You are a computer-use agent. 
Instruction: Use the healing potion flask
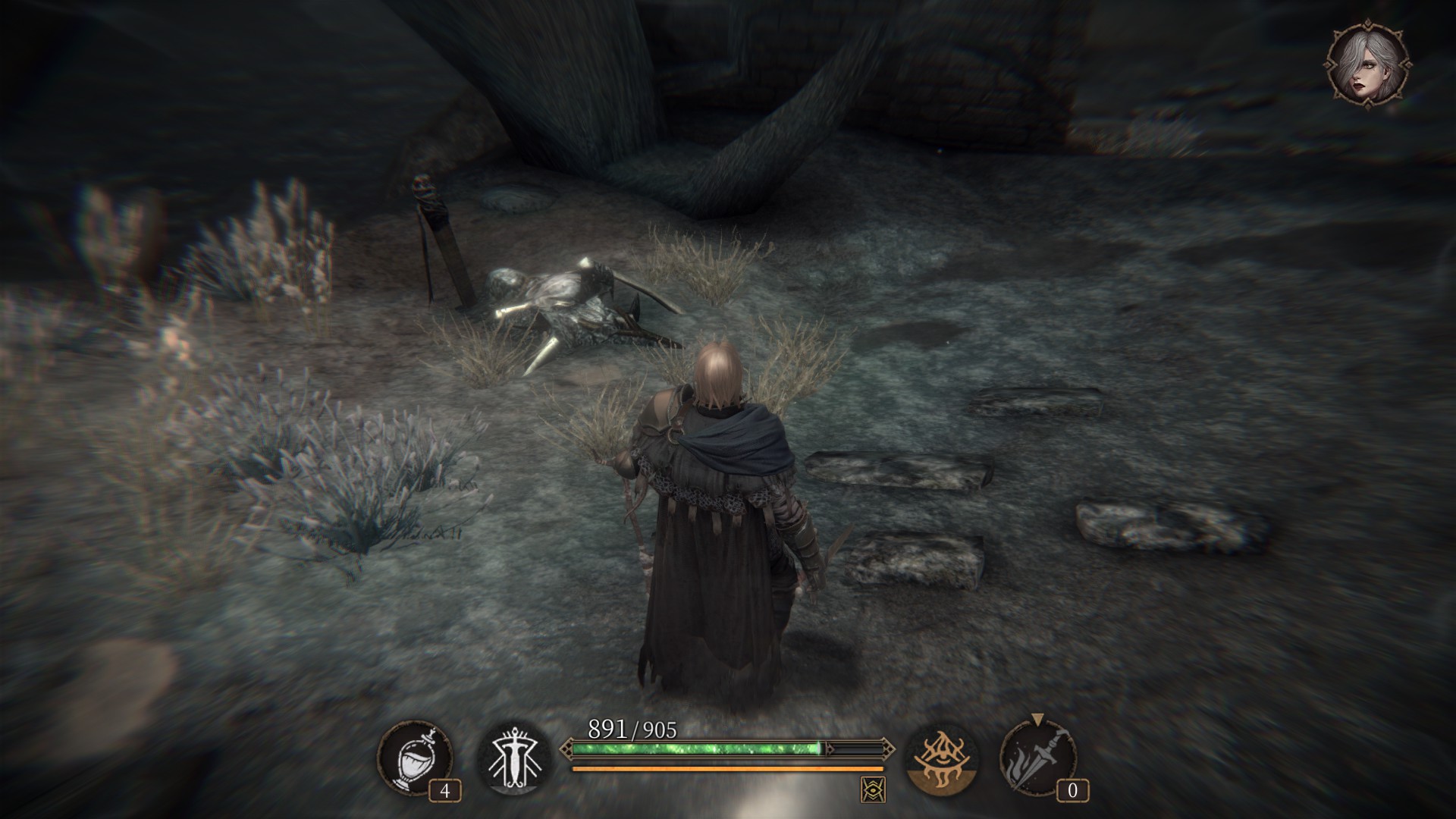click(414, 758)
